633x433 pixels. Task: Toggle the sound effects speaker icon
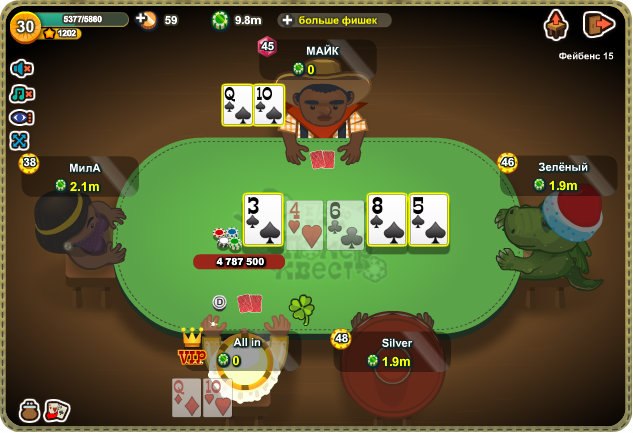pyautogui.click(x=21, y=68)
